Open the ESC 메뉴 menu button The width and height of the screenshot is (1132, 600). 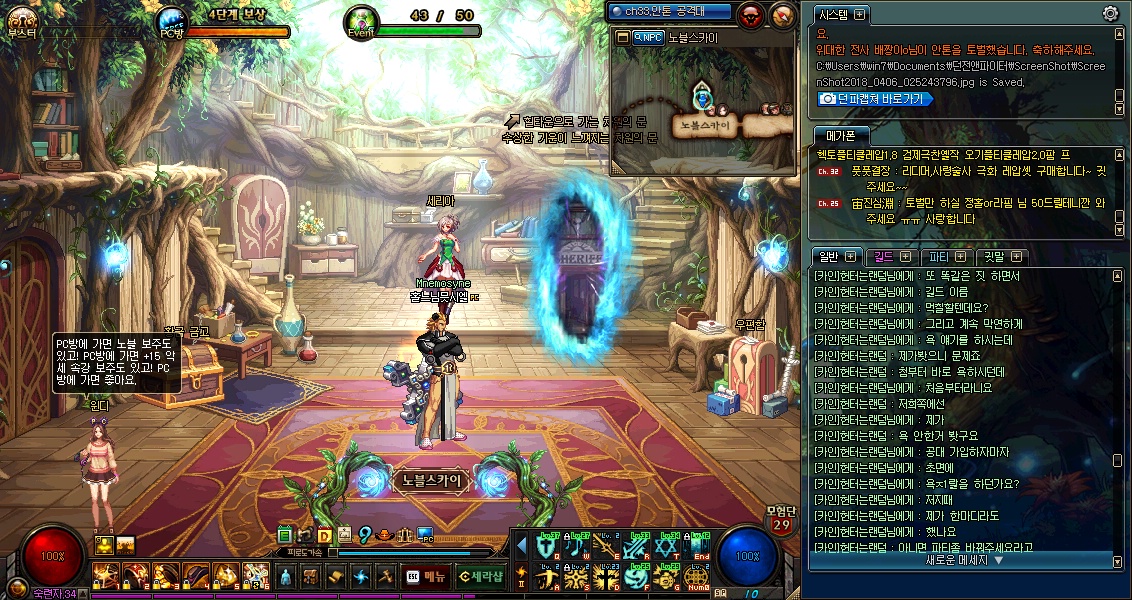click(x=426, y=576)
